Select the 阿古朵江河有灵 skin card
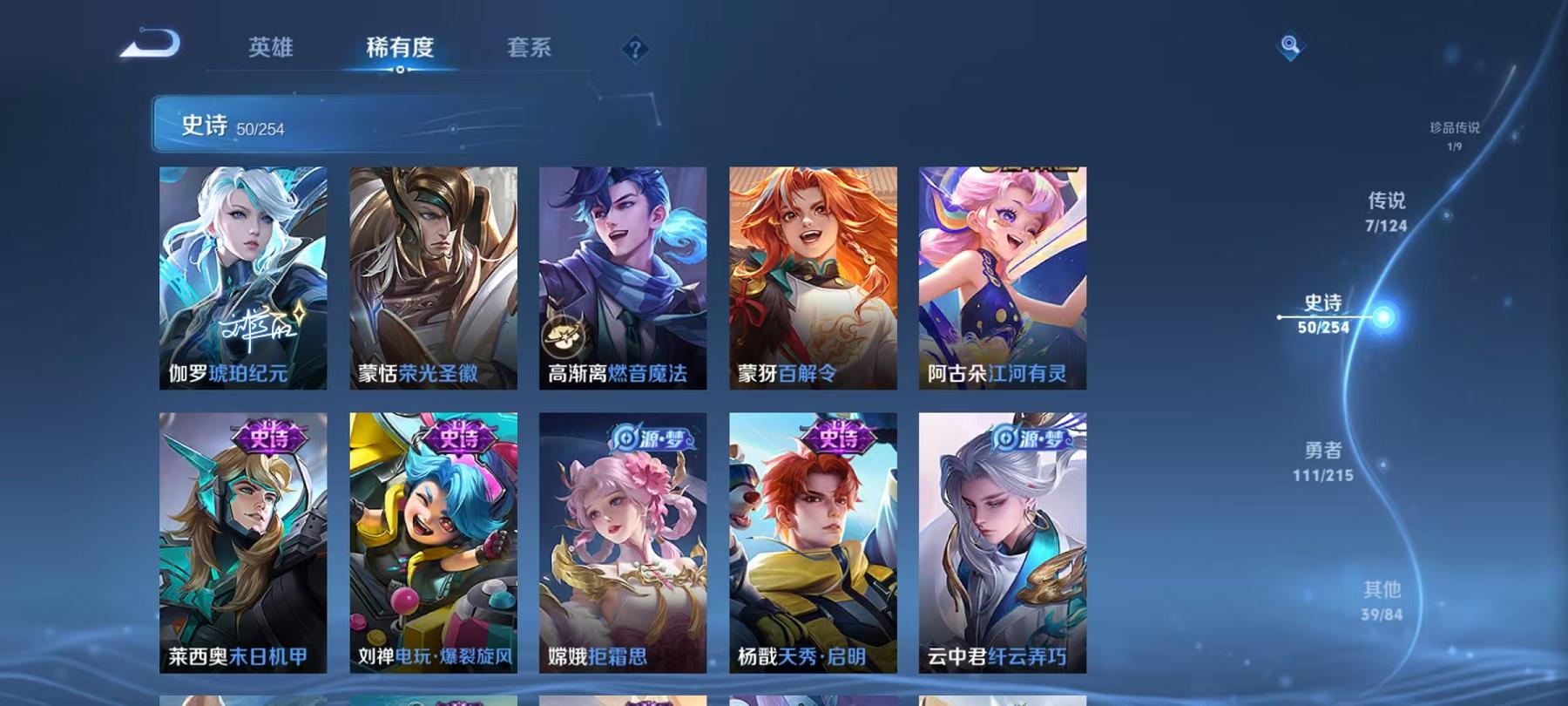Screen dimensions: 1568x706 1002,270
